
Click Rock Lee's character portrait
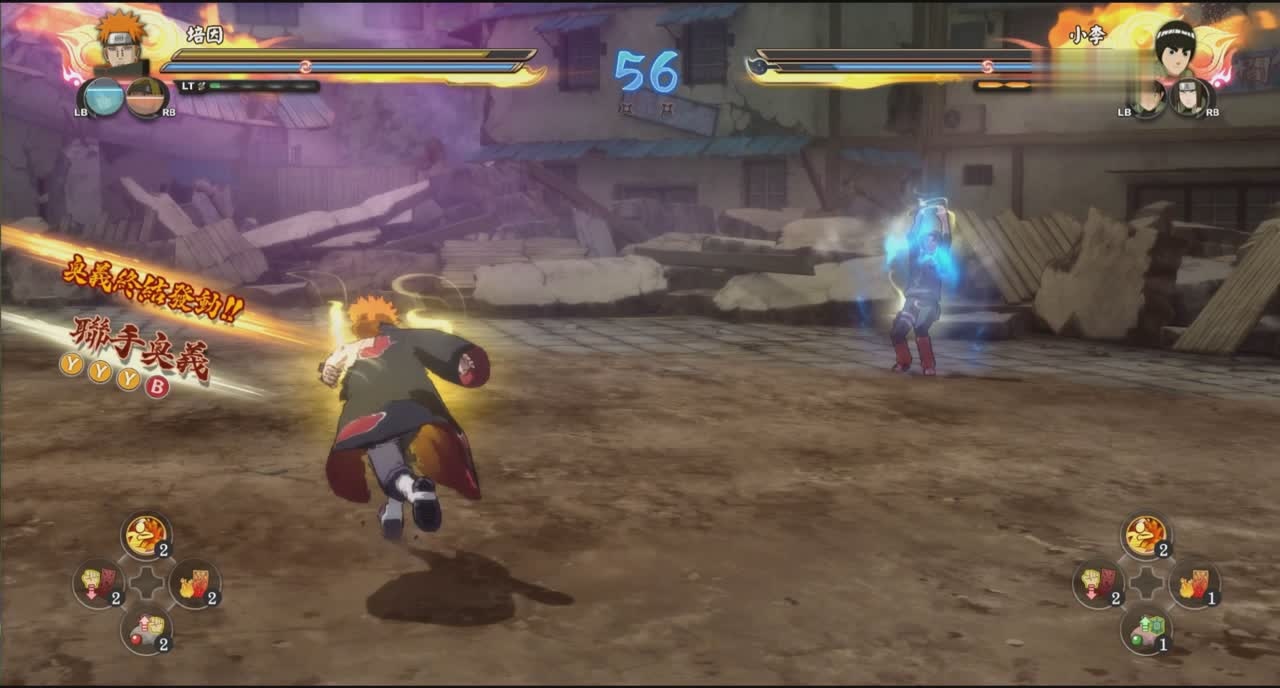(1174, 45)
